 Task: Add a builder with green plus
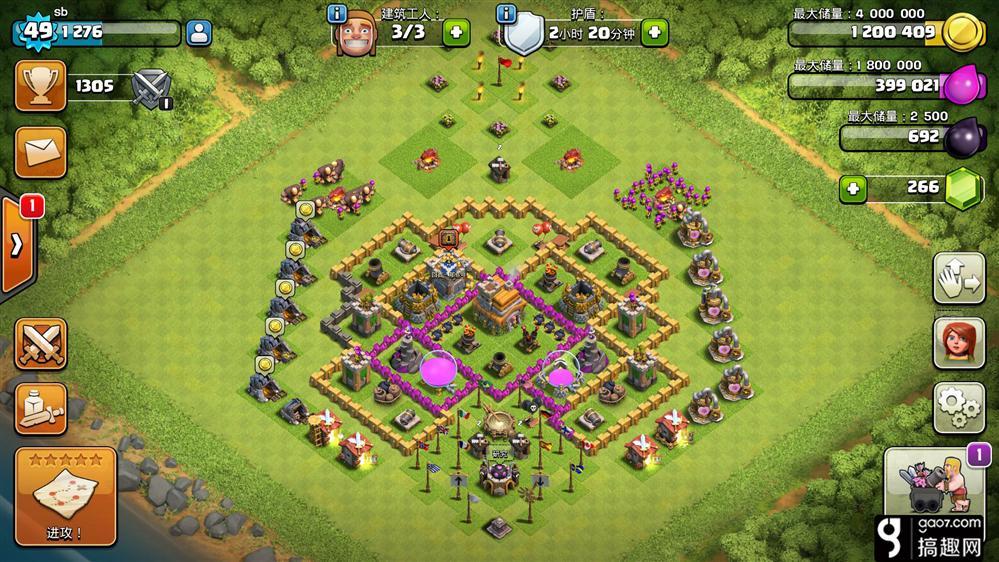pos(456,32)
